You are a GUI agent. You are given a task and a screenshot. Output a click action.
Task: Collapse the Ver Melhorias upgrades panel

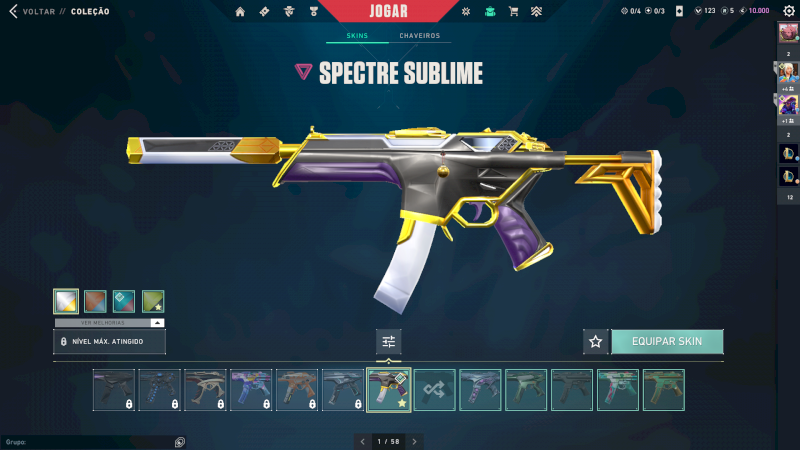(x=157, y=323)
